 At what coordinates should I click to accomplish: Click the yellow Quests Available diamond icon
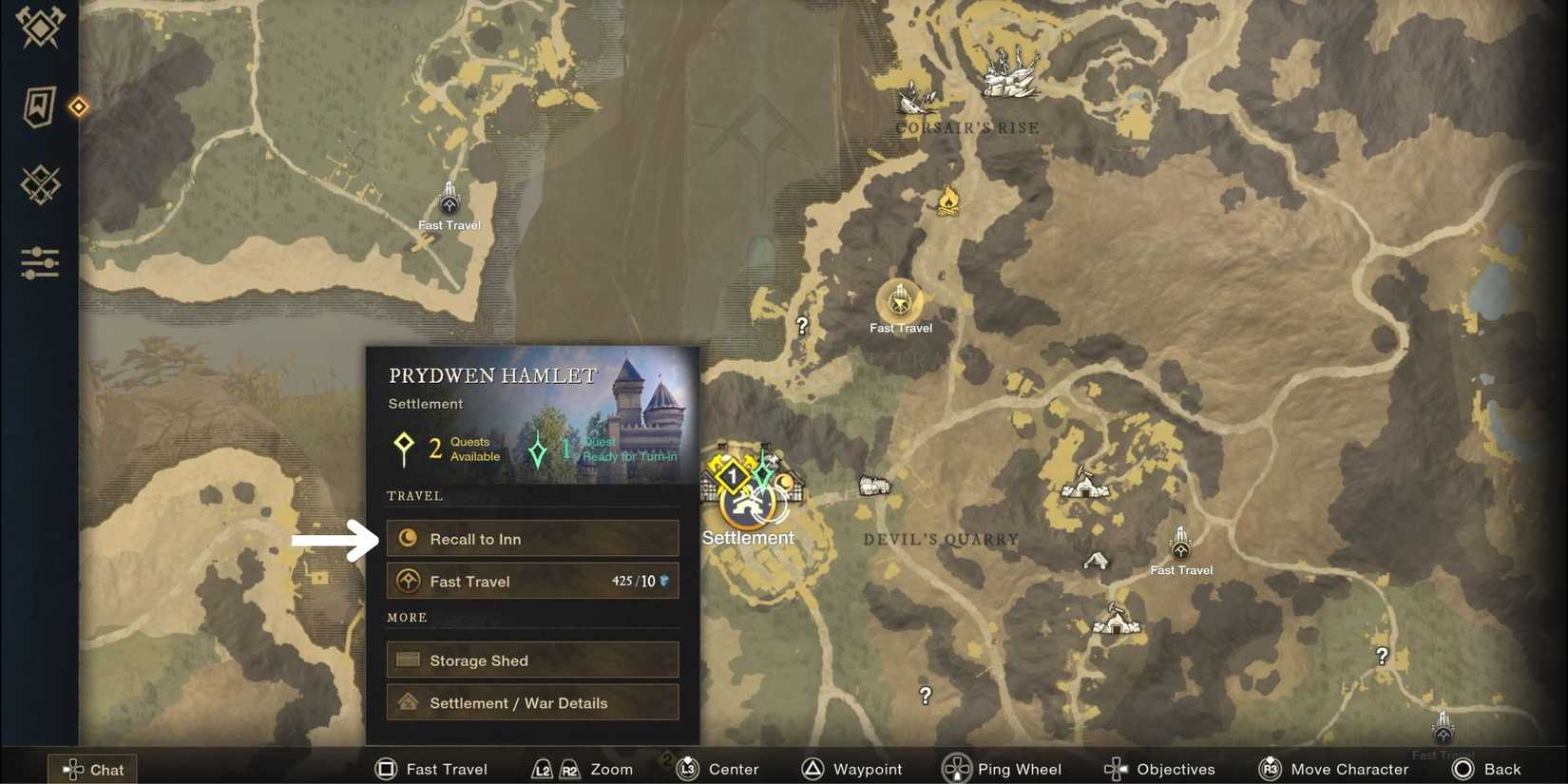click(x=403, y=447)
